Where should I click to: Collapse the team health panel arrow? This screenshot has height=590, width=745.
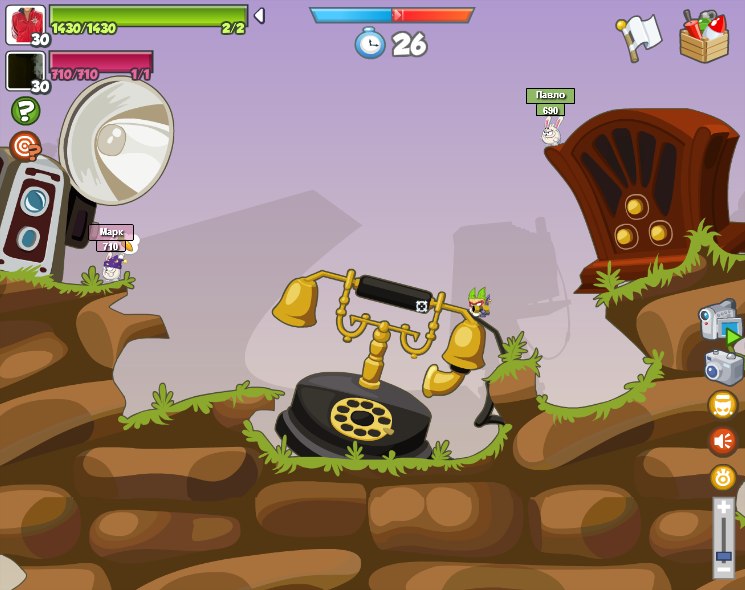pyautogui.click(x=259, y=15)
